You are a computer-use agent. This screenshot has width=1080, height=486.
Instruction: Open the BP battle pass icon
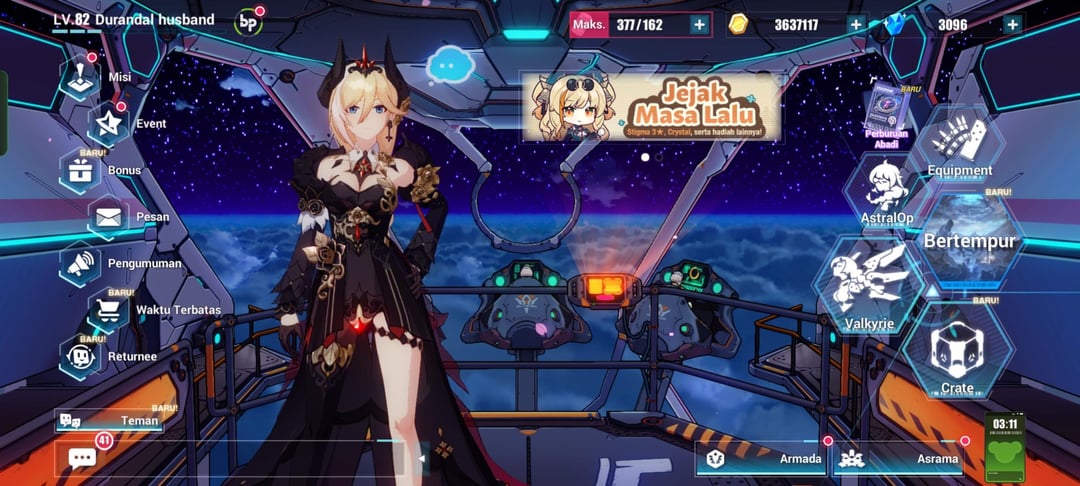point(247,21)
